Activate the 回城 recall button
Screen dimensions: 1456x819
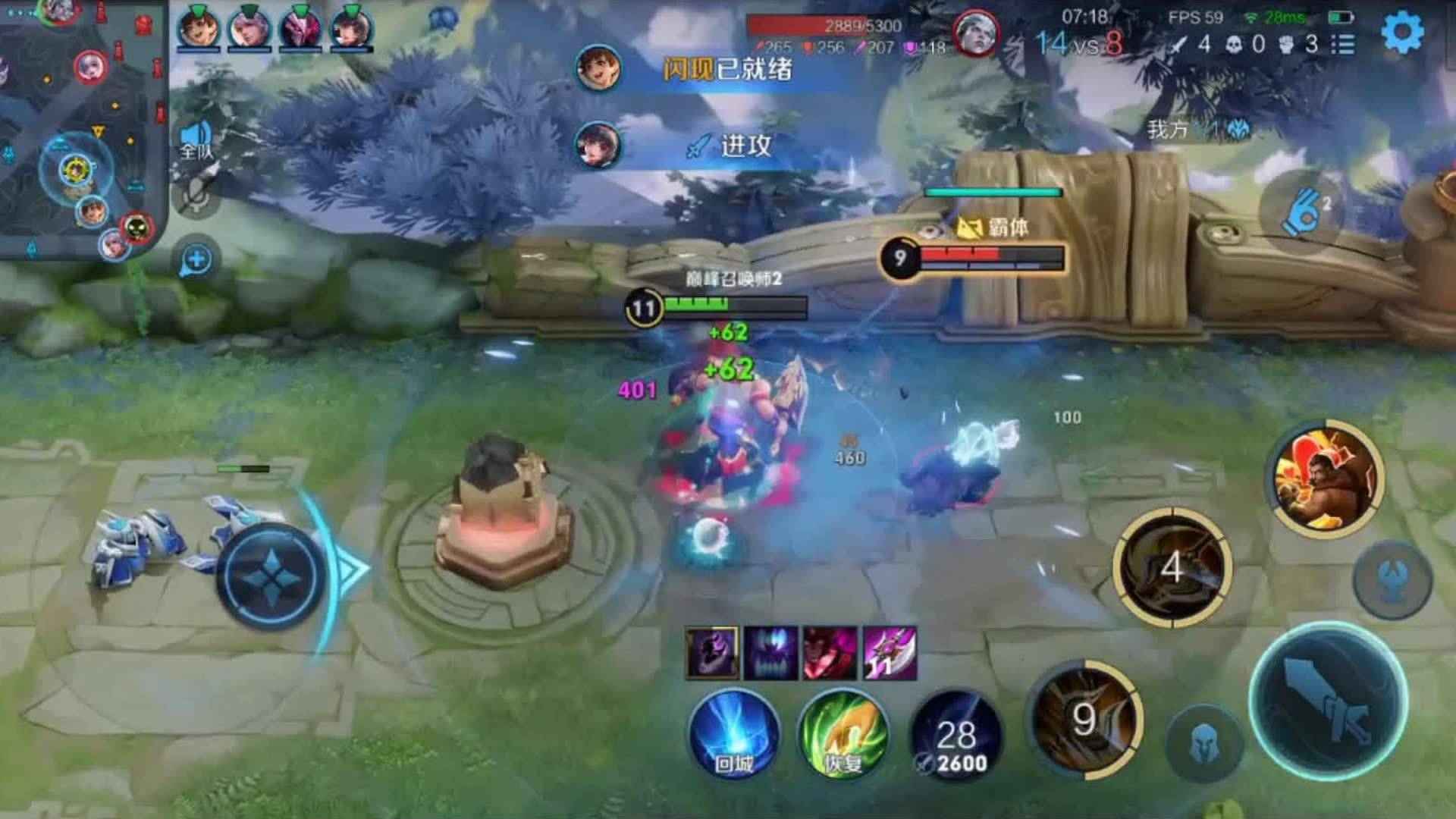point(734,734)
